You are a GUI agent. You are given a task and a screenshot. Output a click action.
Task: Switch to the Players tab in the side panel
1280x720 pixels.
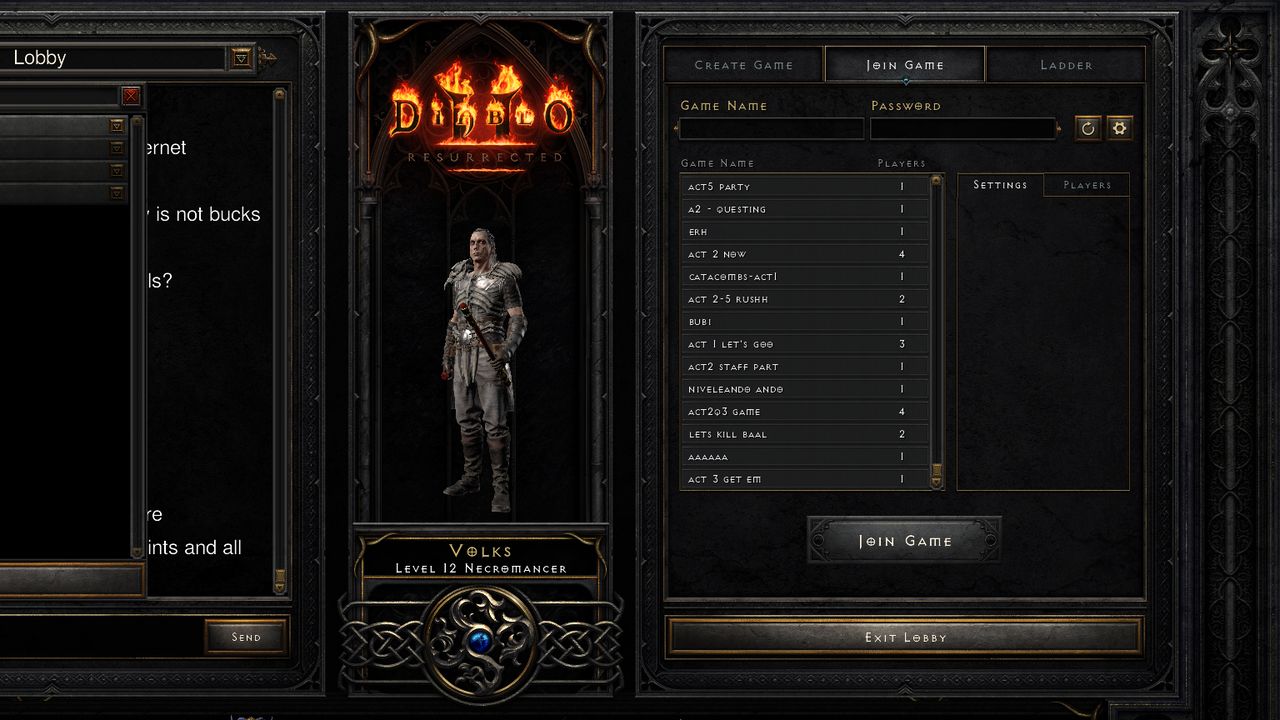coord(1087,184)
